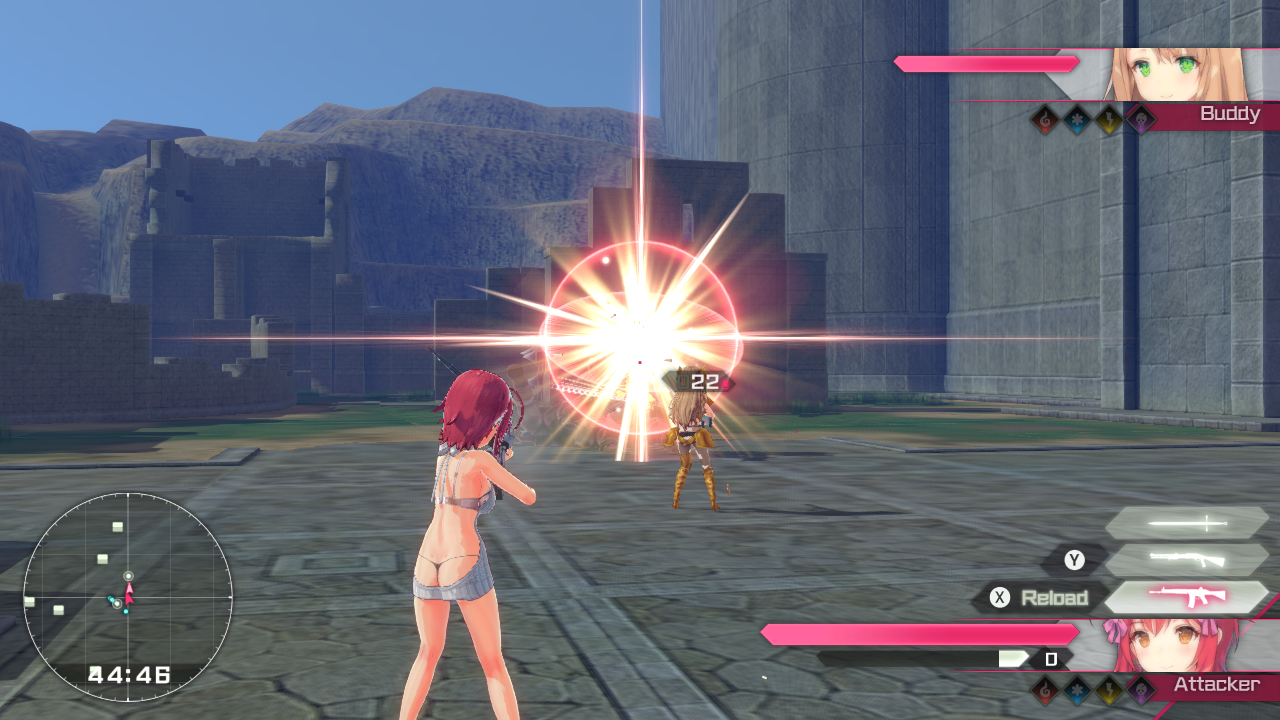Select the sword weapon slot
The height and width of the screenshot is (720, 1280).
(x=1186, y=523)
